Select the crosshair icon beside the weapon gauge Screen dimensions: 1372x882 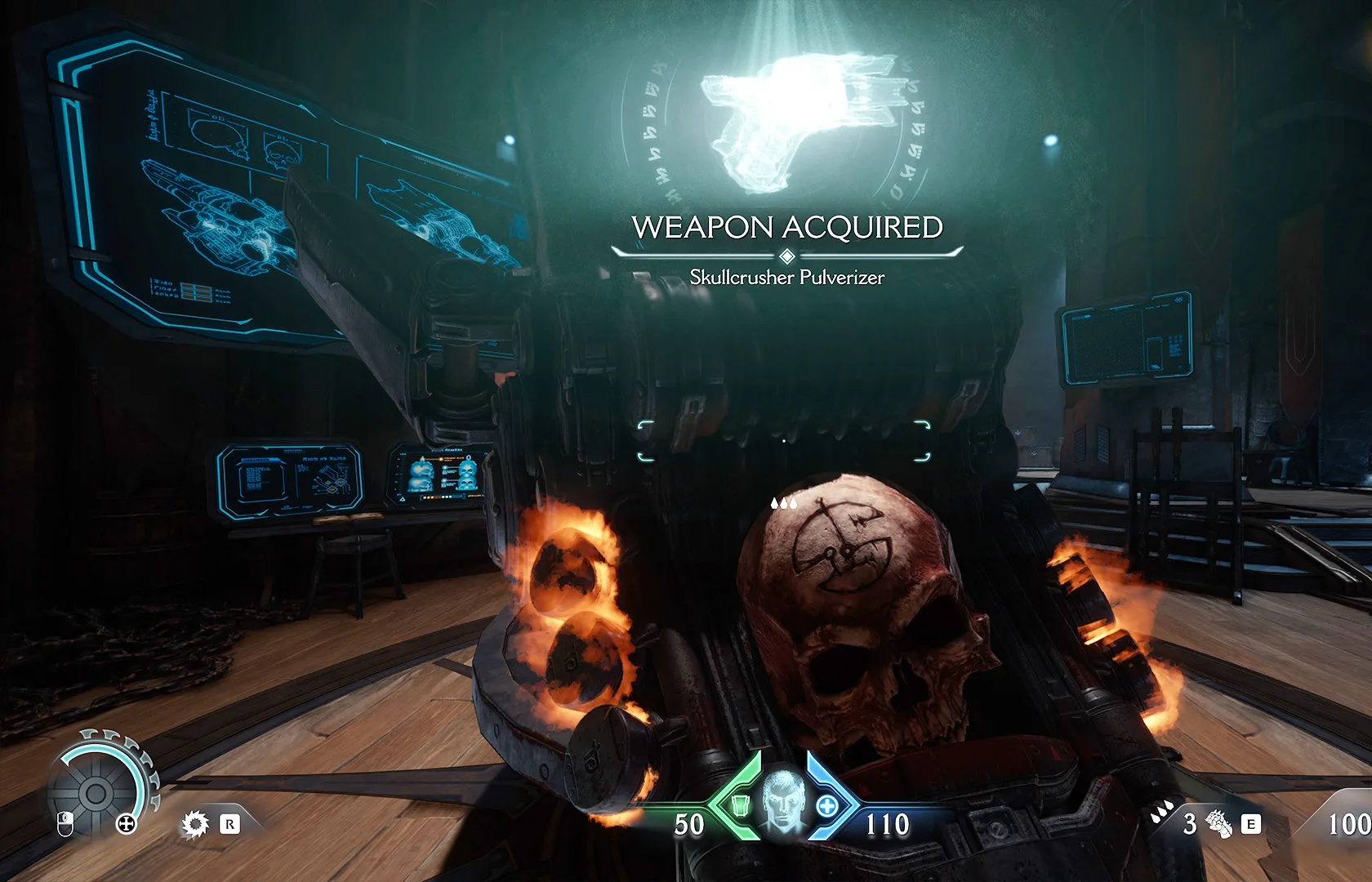point(126,824)
